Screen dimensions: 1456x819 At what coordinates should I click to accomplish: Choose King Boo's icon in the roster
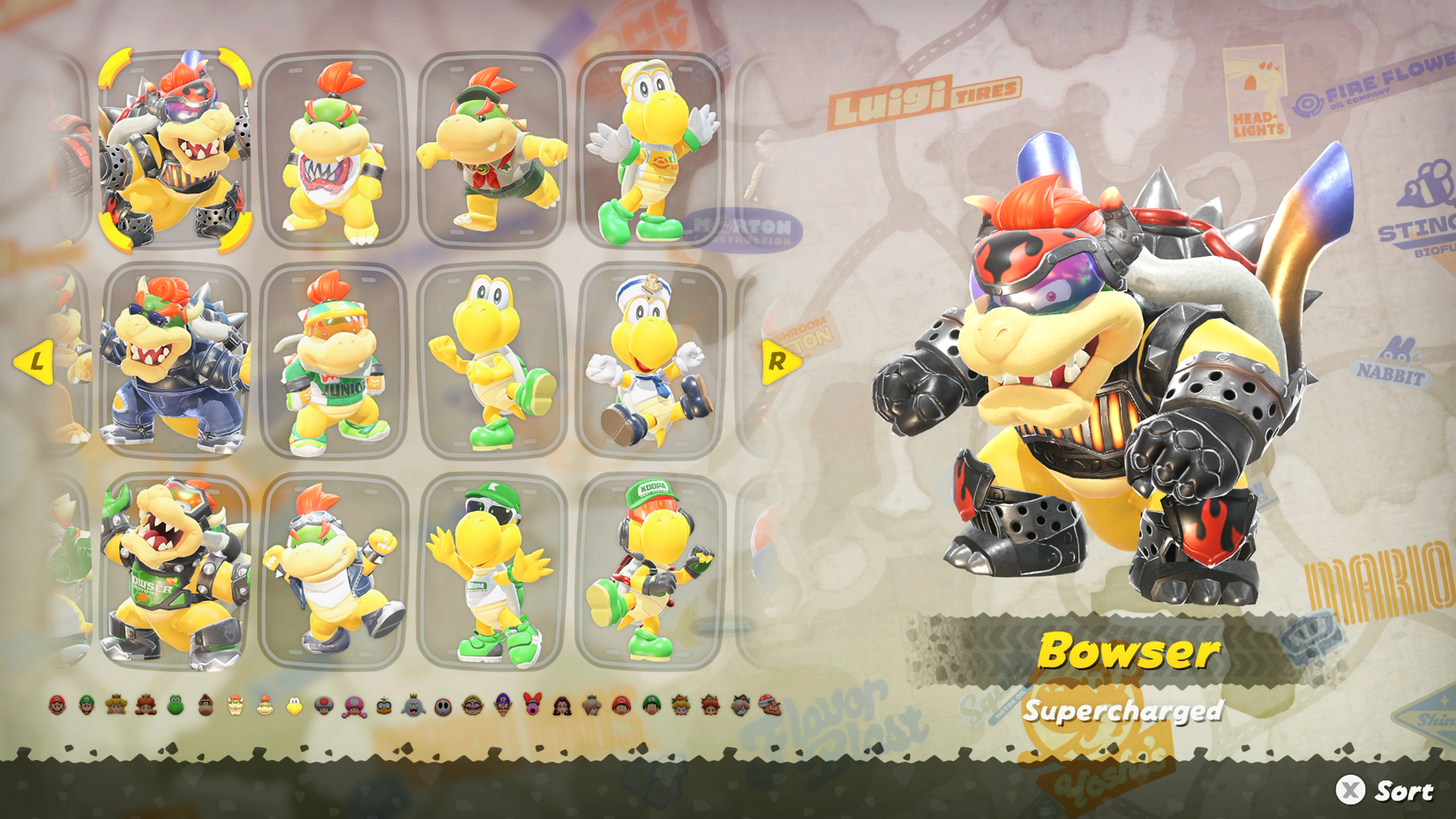pyautogui.click(x=413, y=706)
